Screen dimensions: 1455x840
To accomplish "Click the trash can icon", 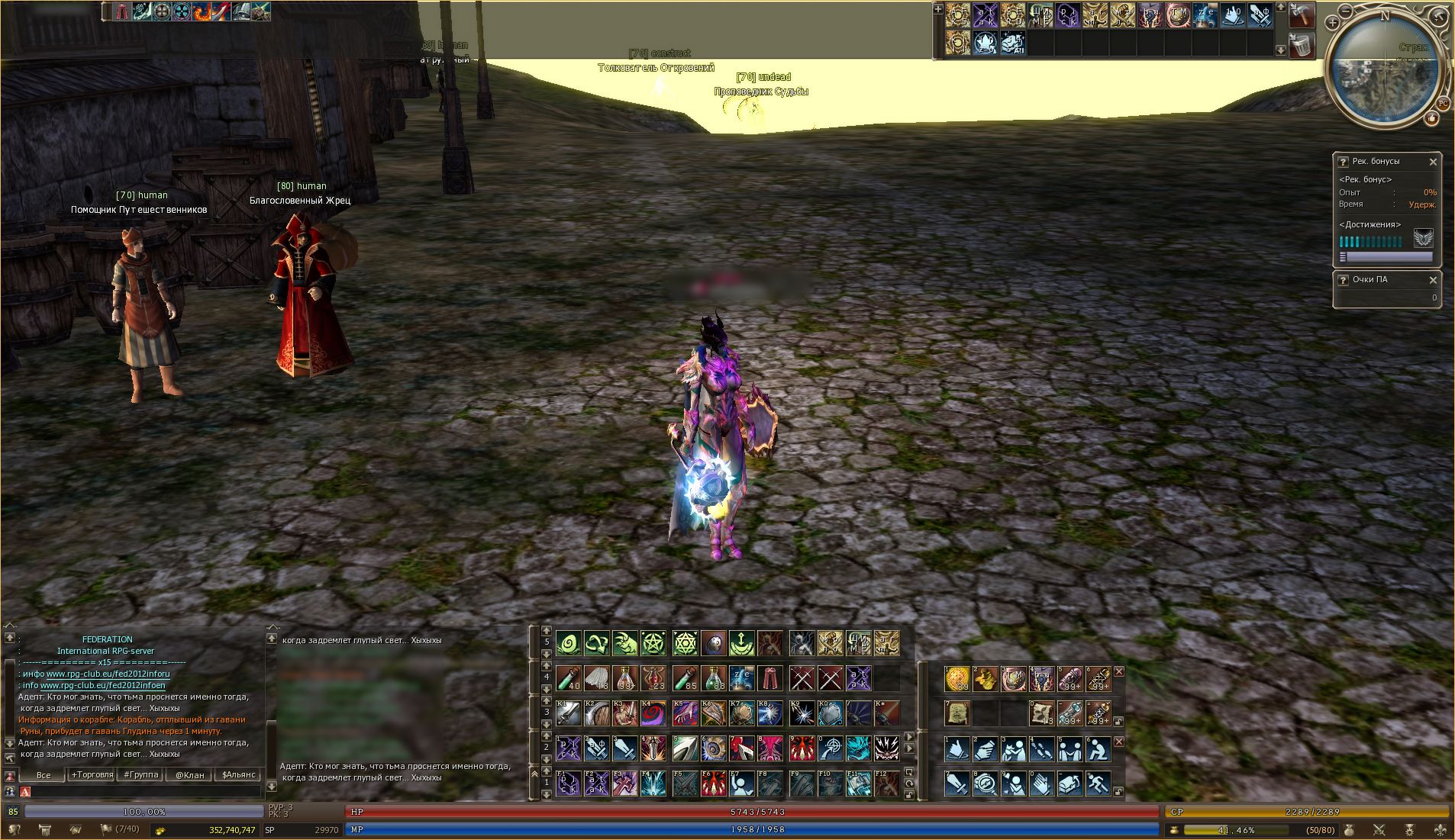I will [x=1302, y=46].
